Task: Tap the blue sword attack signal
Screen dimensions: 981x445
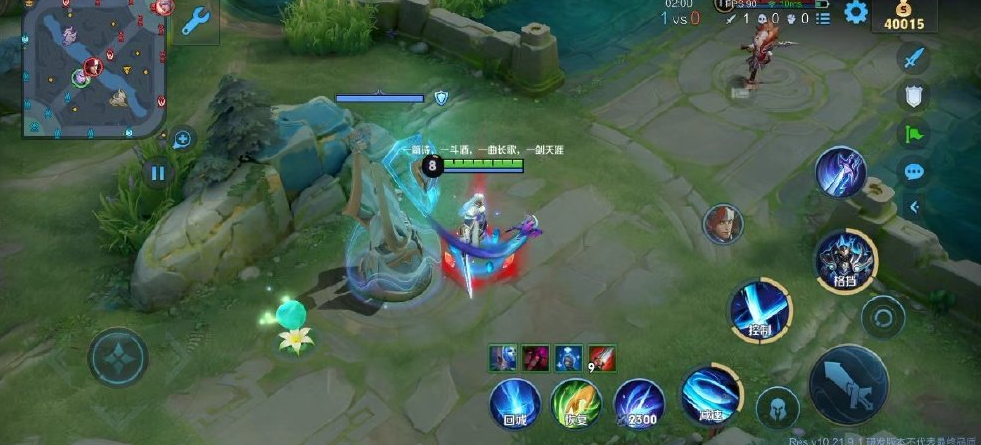Action: 913,59
